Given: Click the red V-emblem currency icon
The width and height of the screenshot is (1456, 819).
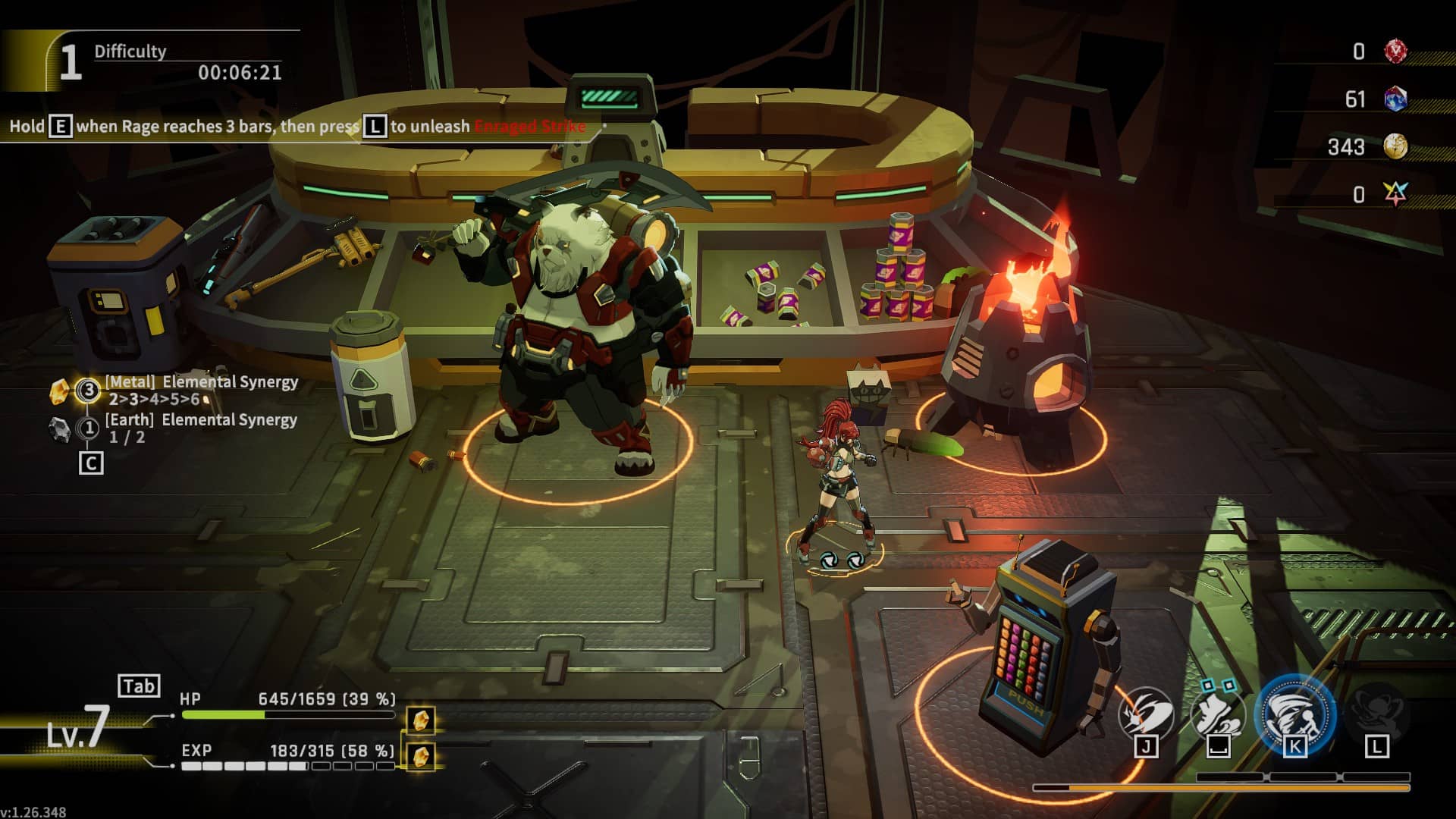Looking at the screenshot, I should [1395, 52].
